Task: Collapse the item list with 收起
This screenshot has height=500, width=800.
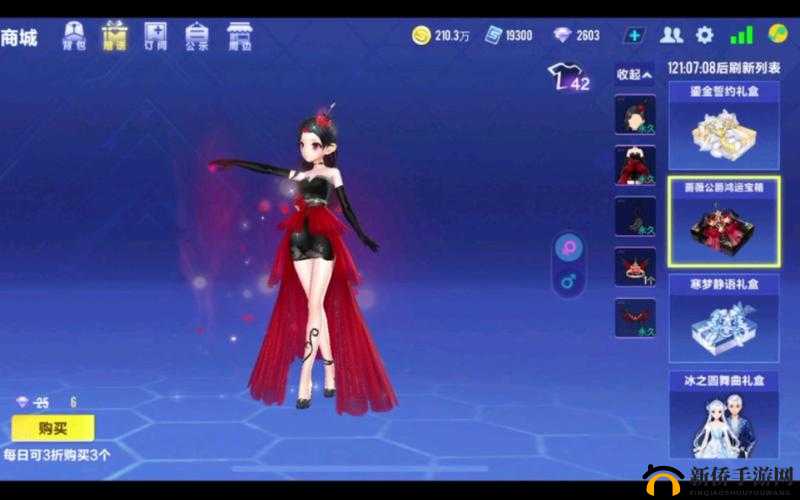Action: [x=634, y=75]
